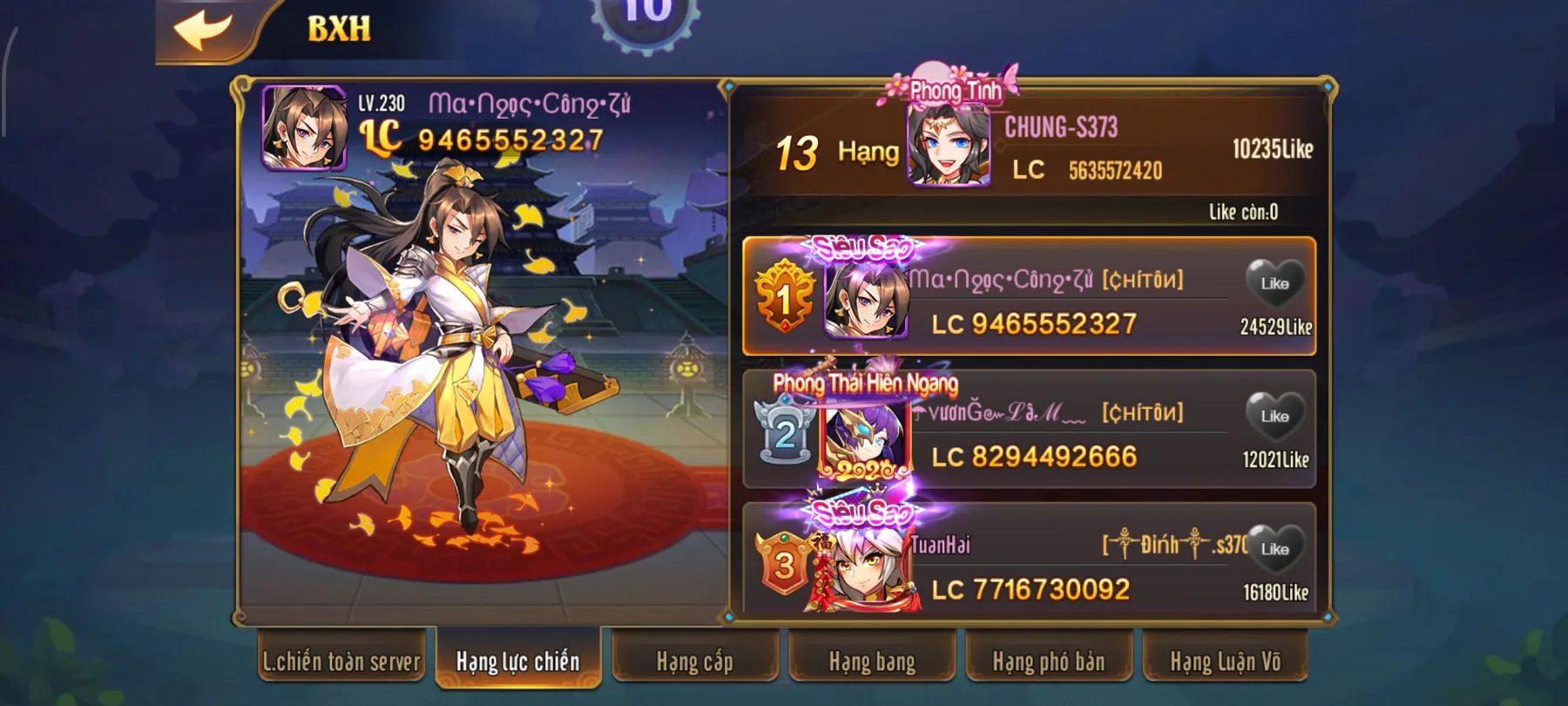Screen dimensions: 1568x706
Task: Open CHUNG-S373's avatar portrait
Action: [x=948, y=148]
